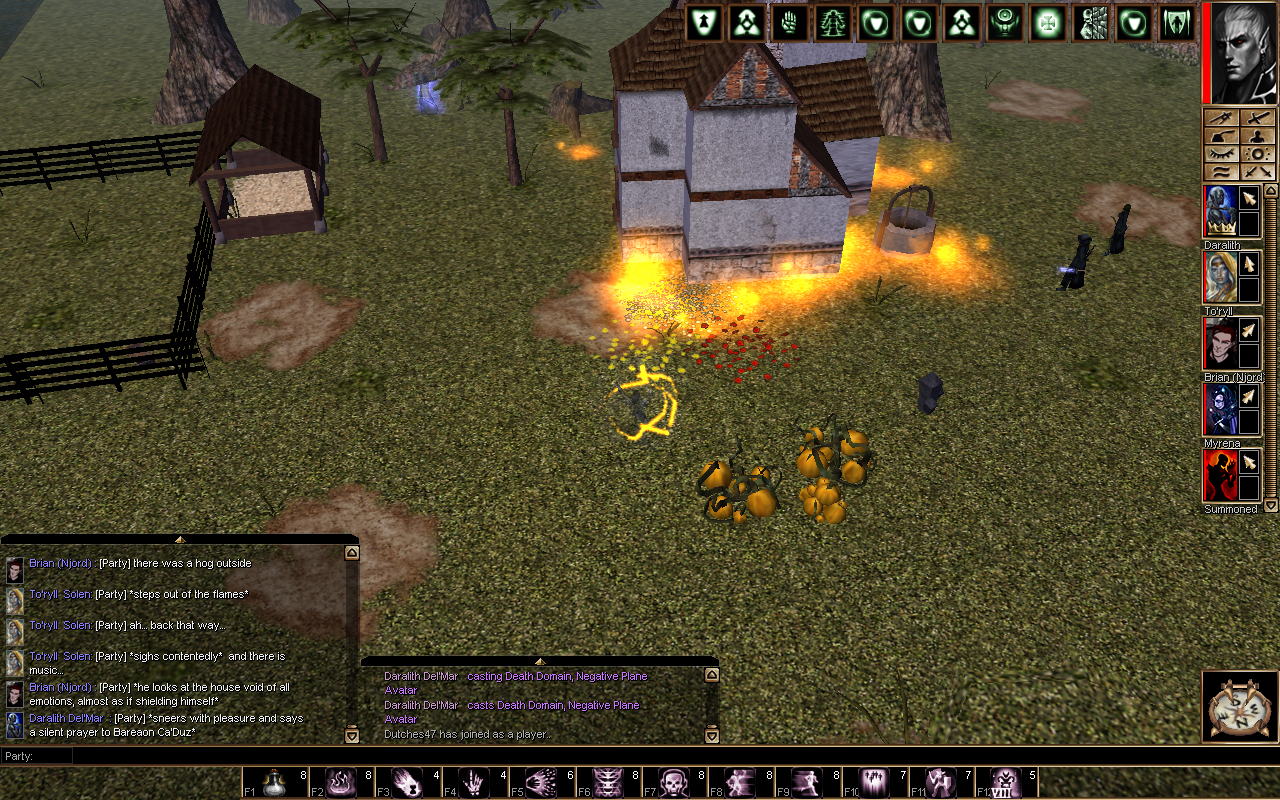Click the holy cross buff icon in top toolbar
This screenshot has width=1280, height=800.
coord(1047,22)
